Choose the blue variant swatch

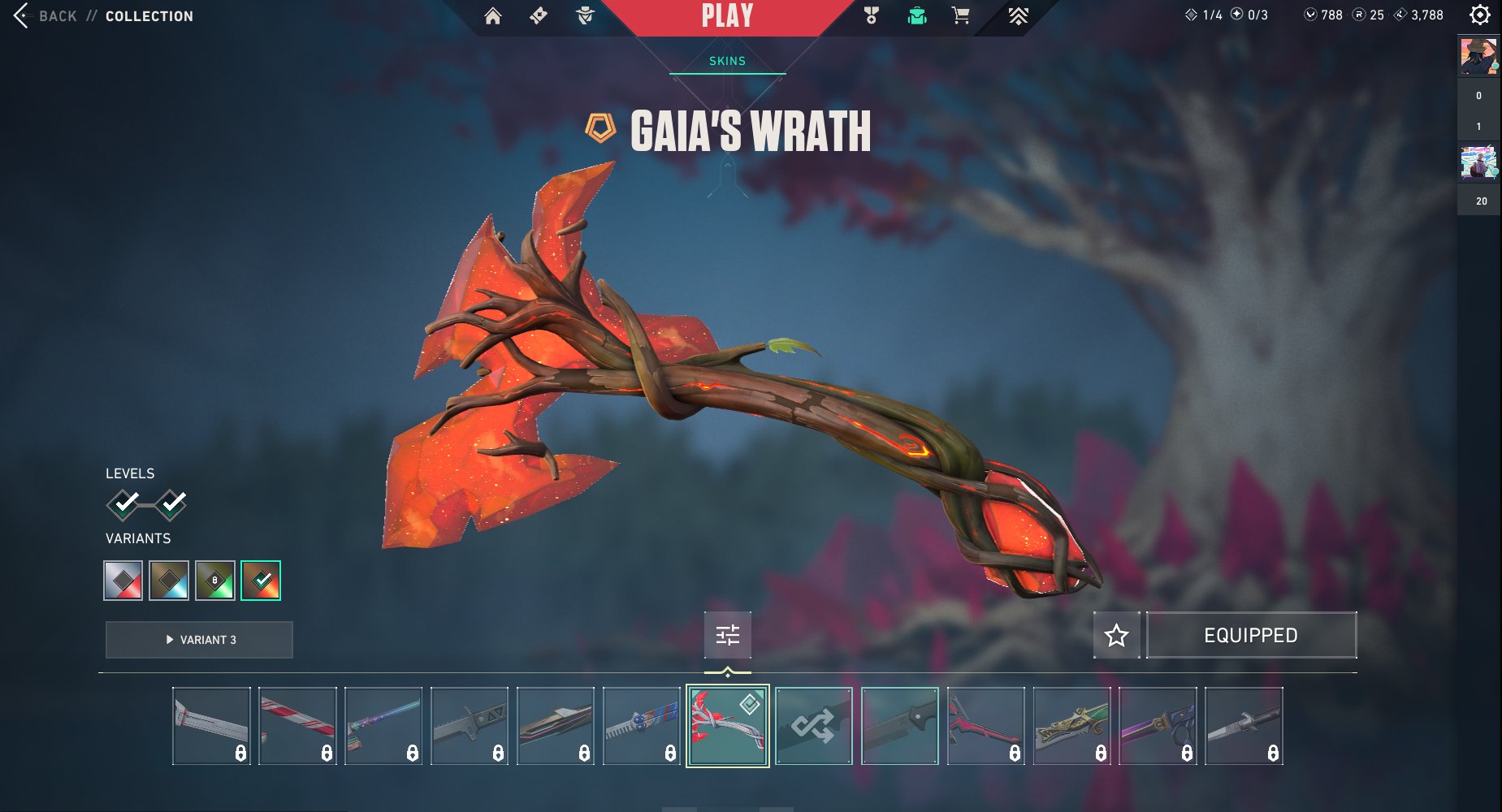coord(169,581)
